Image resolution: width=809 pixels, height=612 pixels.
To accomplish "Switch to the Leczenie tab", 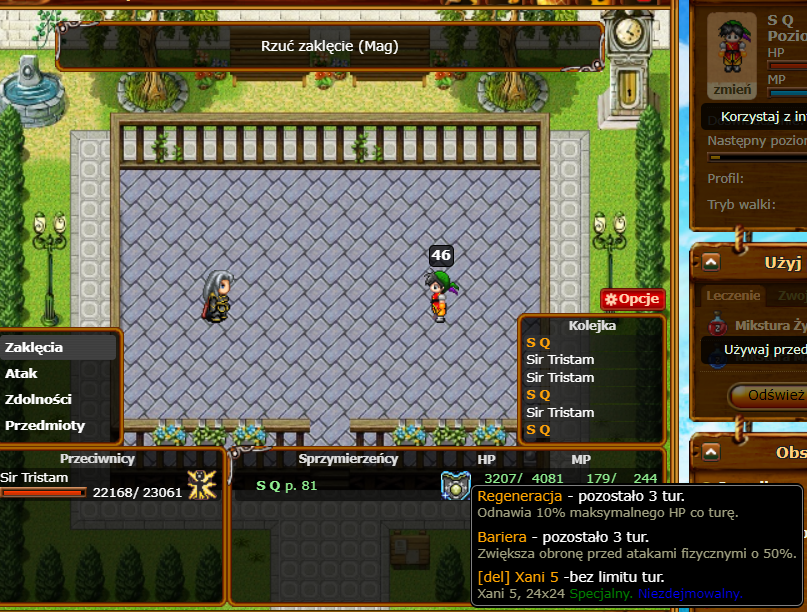I will coord(733,296).
